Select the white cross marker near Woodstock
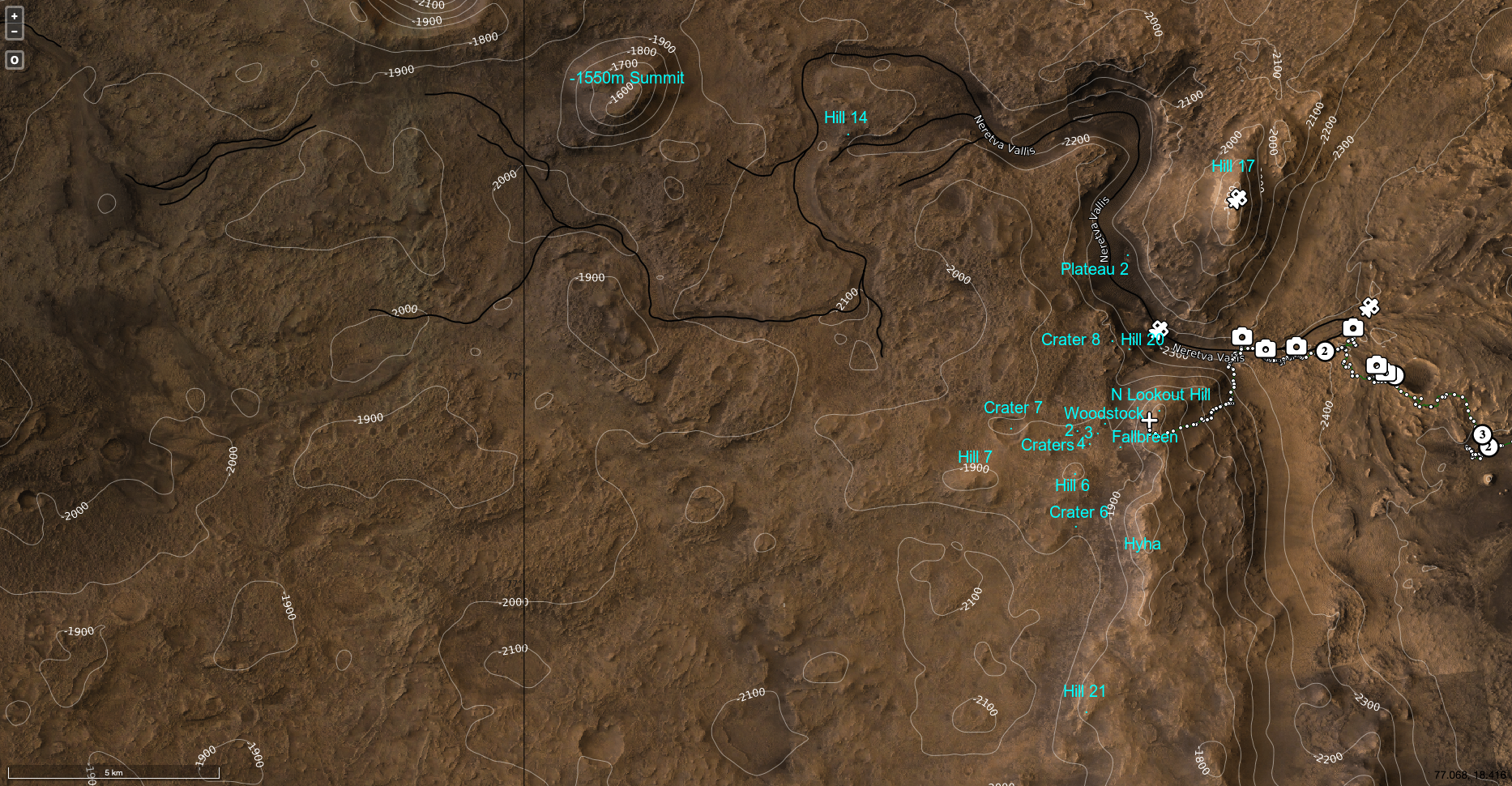Screen dimensions: 1512x786 point(1149,419)
